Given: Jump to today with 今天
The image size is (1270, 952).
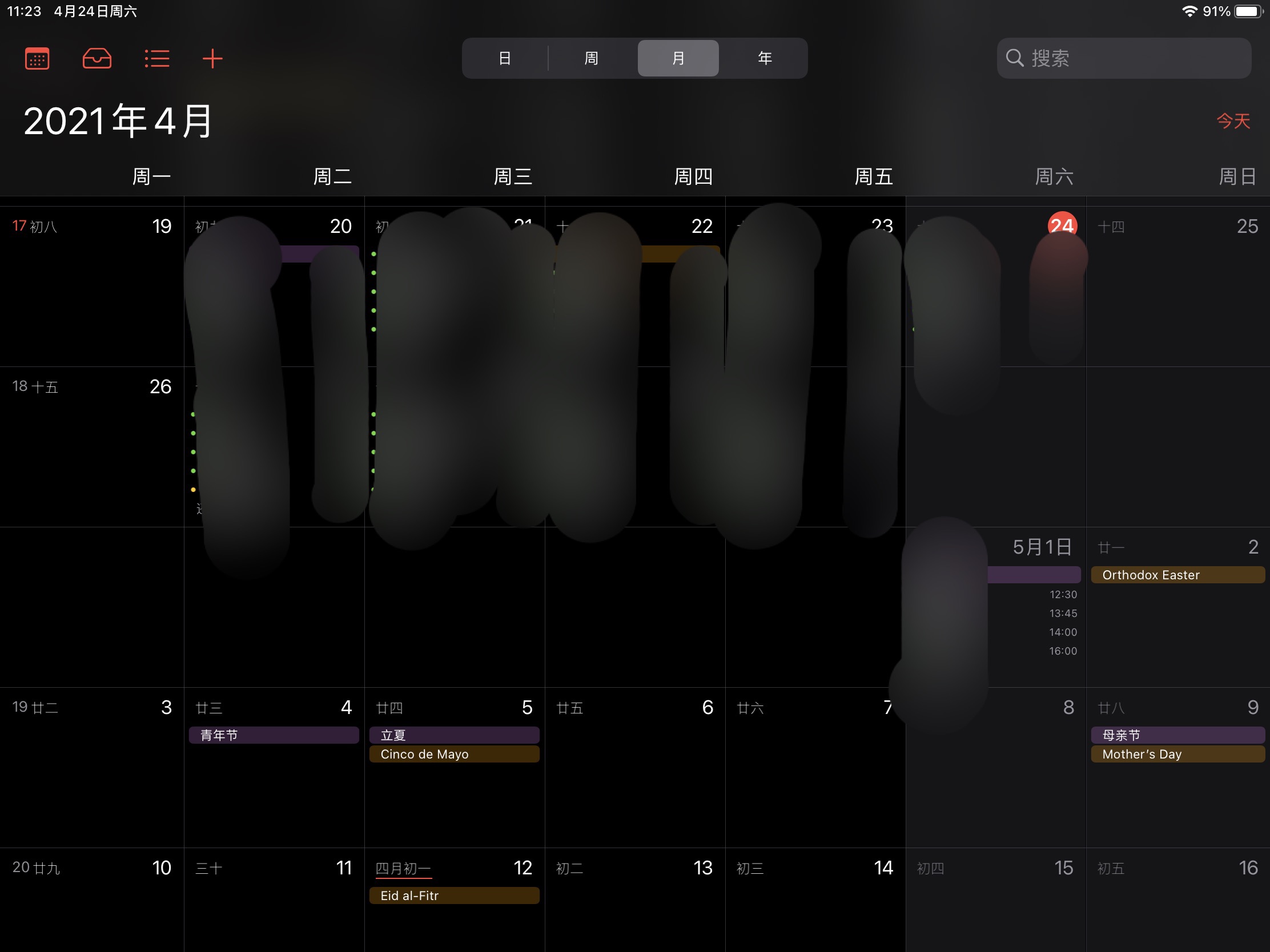Looking at the screenshot, I should tap(1233, 121).
